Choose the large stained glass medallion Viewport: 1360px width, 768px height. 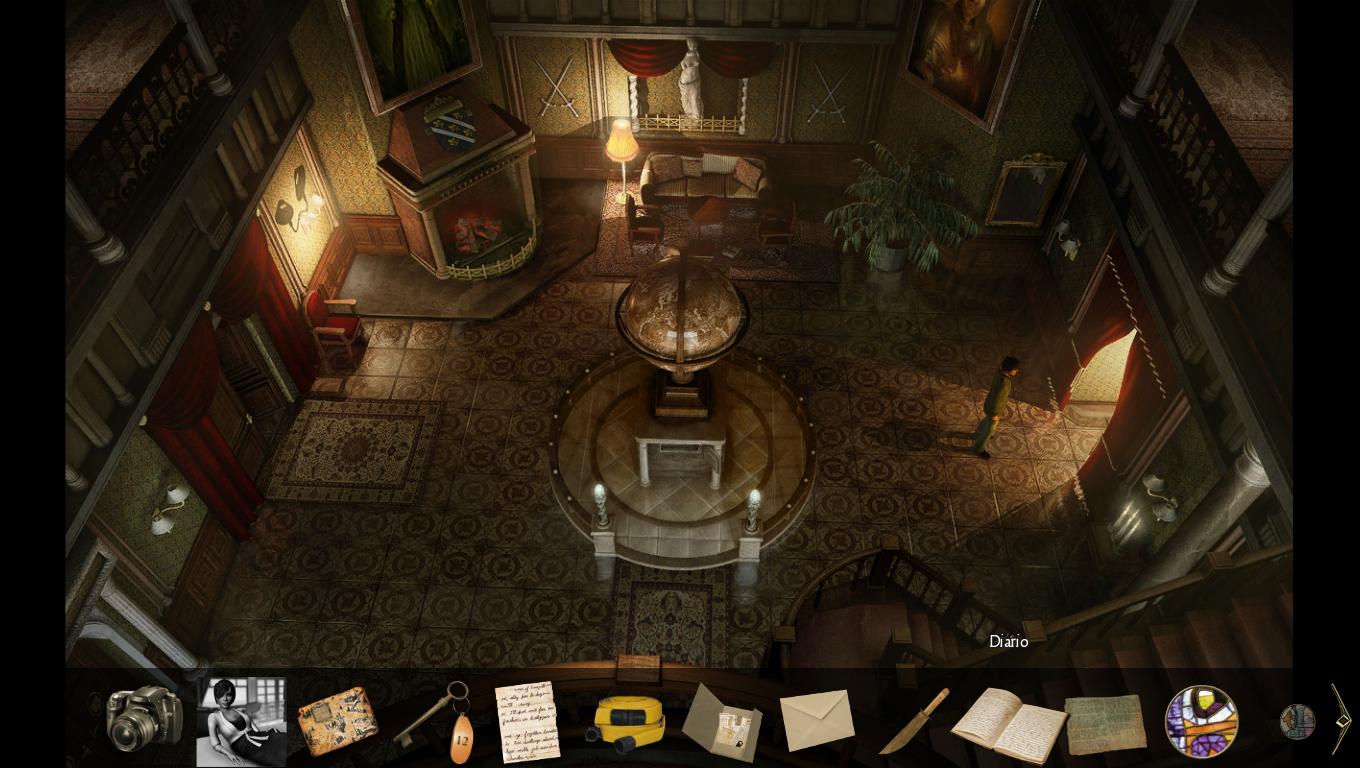[x=1201, y=721]
